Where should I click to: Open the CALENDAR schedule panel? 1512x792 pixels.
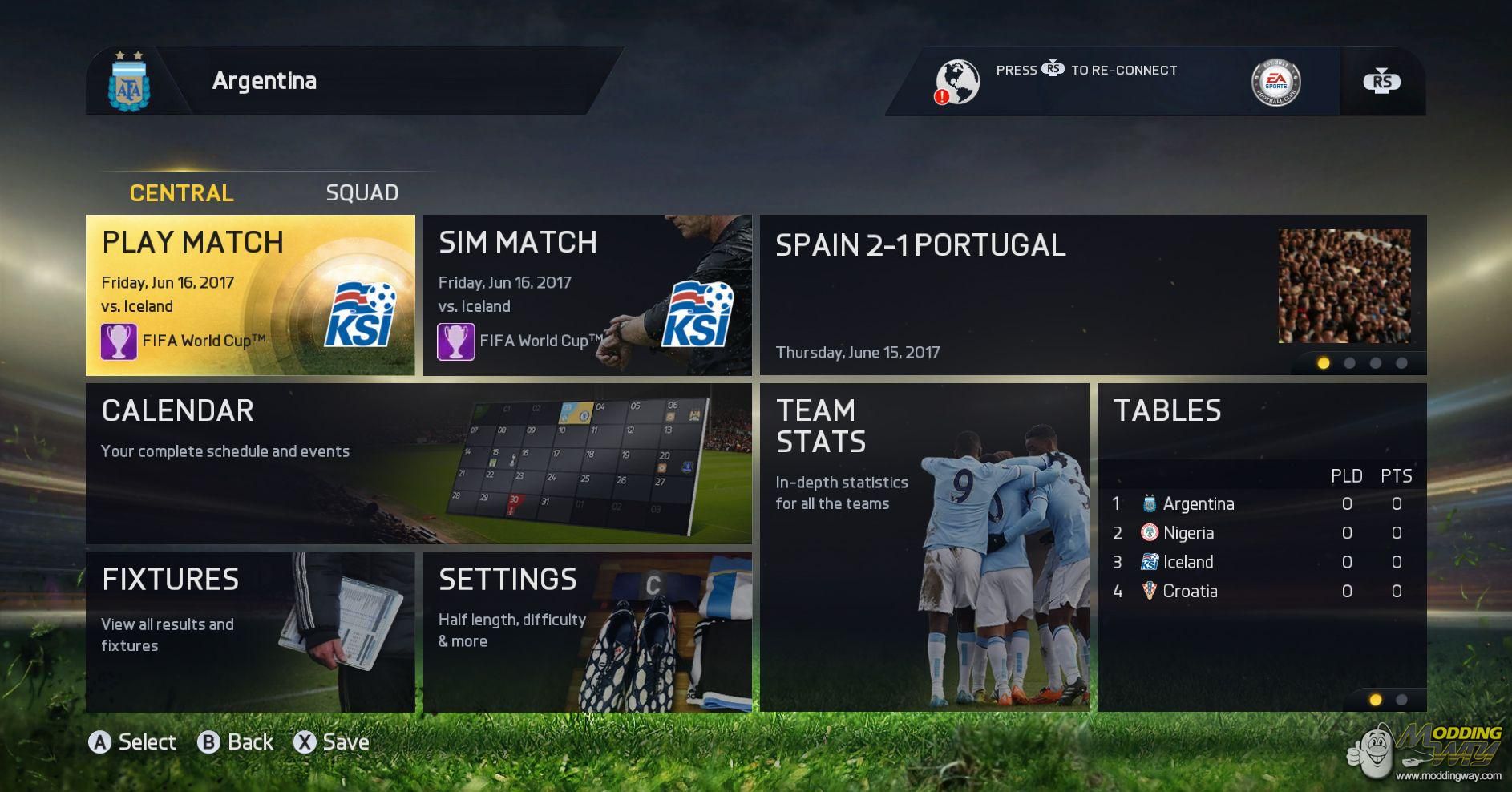(x=418, y=463)
